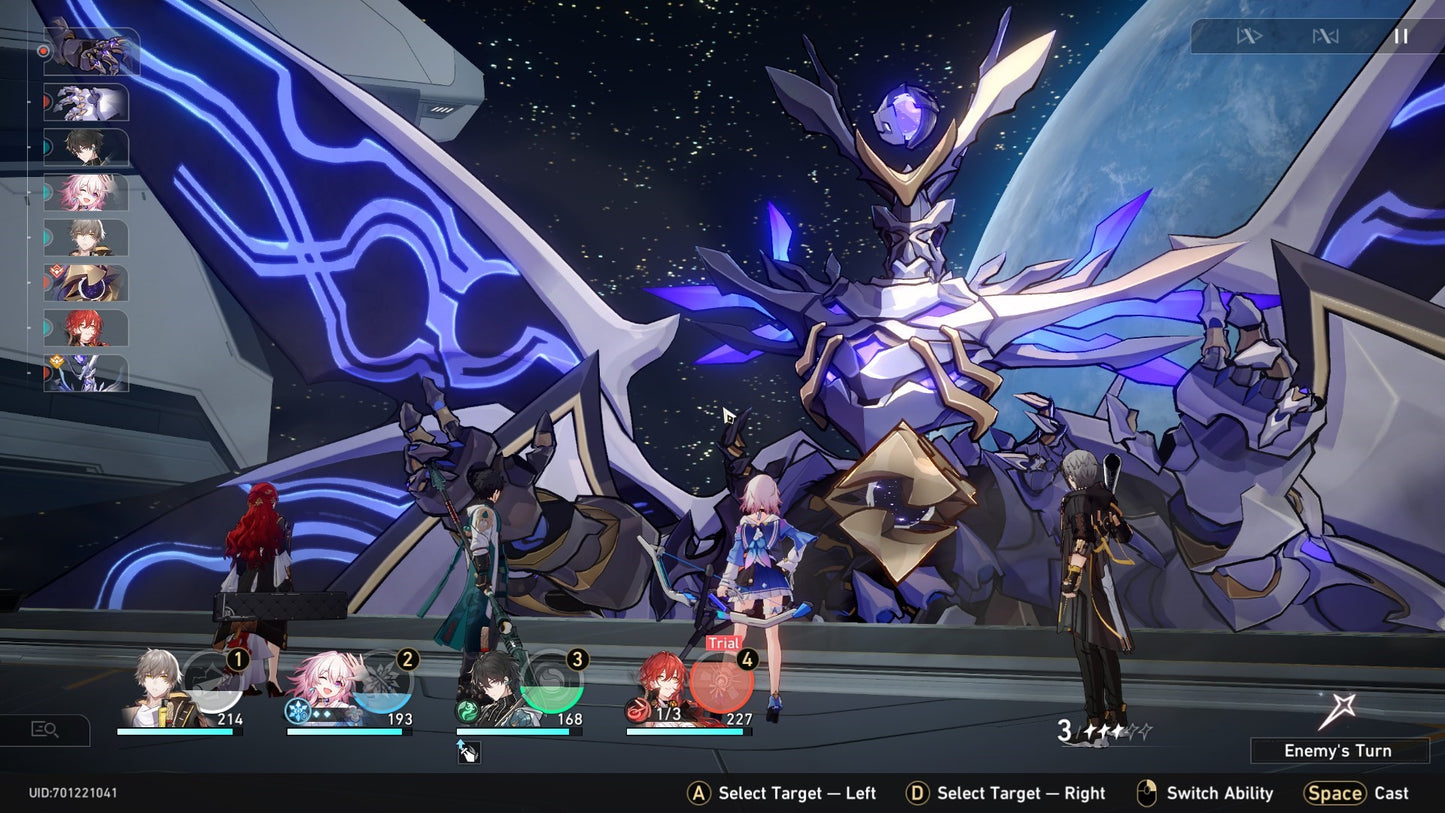Click March 7th's HP bar showing 193

(350, 732)
